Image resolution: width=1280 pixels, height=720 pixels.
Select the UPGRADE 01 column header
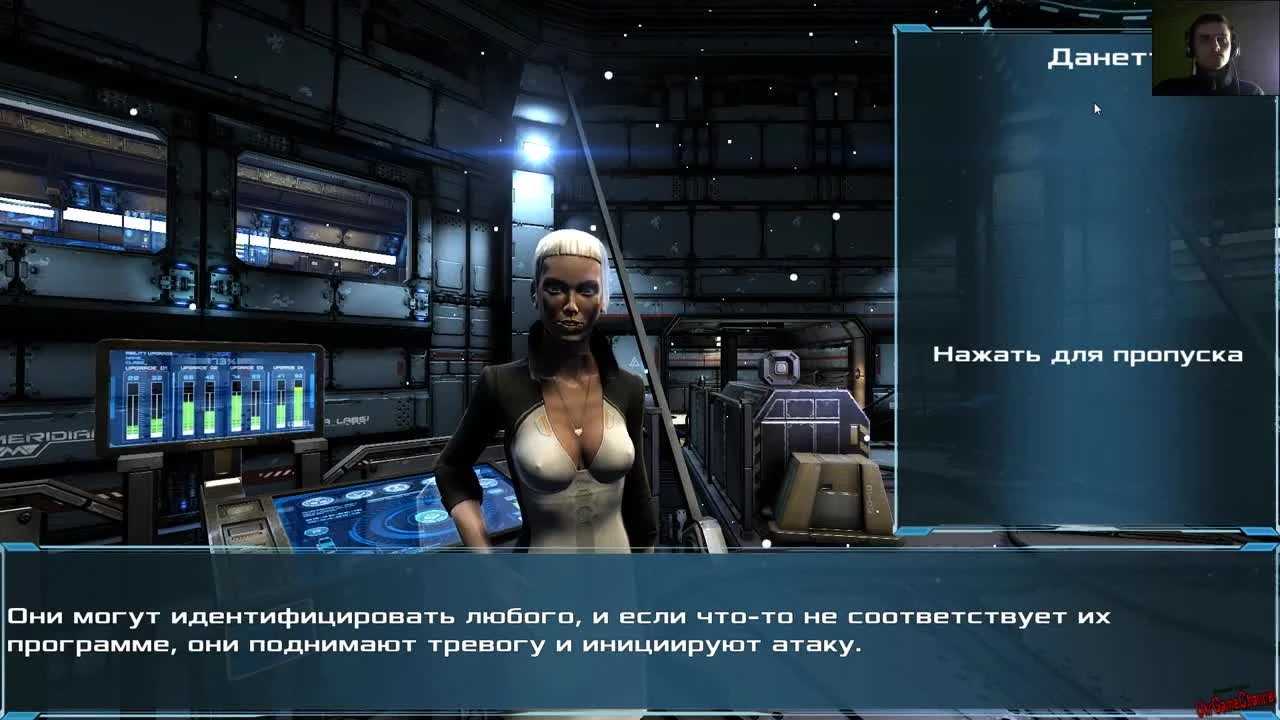[147, 367]
